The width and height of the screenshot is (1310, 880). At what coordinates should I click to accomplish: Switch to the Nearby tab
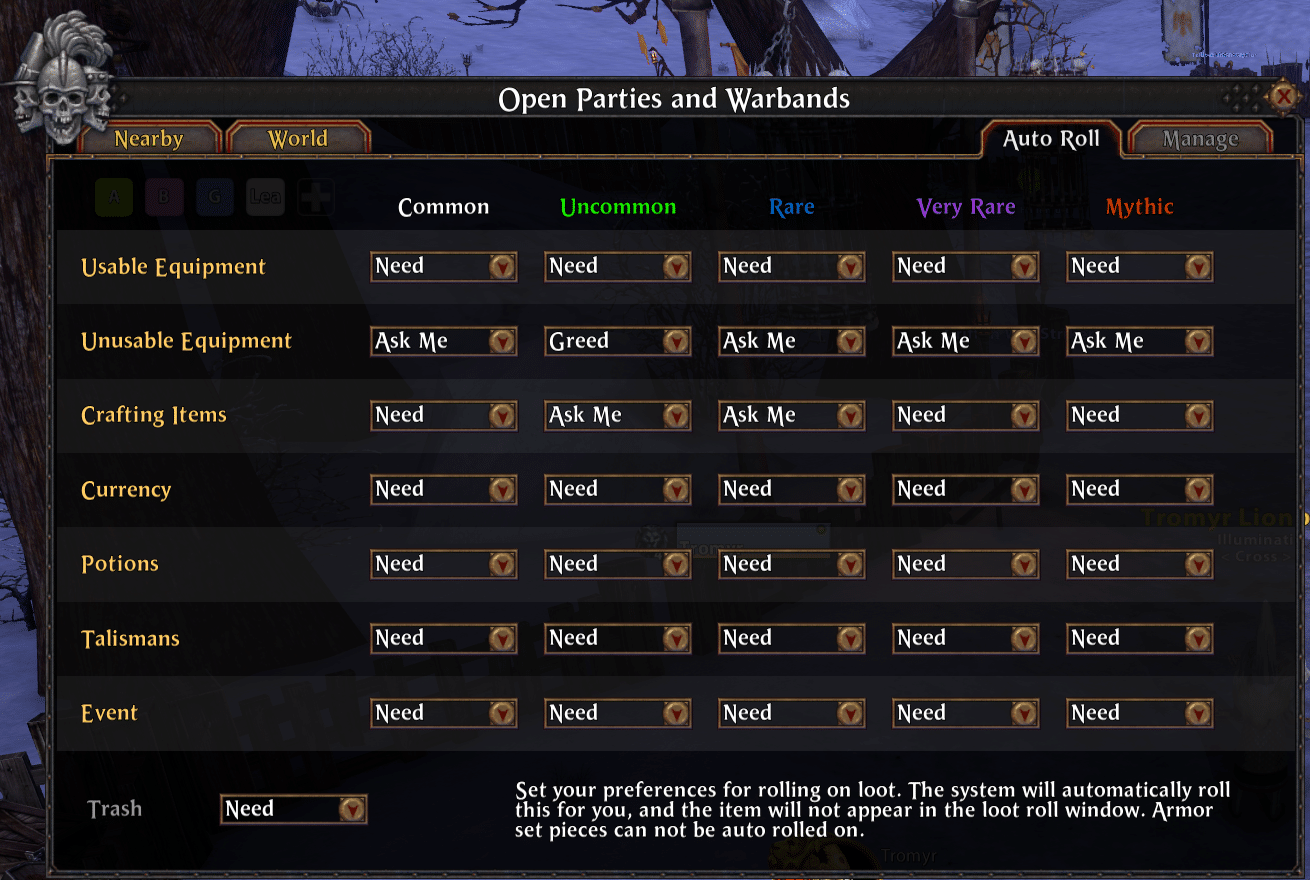[x=148, y=139]
